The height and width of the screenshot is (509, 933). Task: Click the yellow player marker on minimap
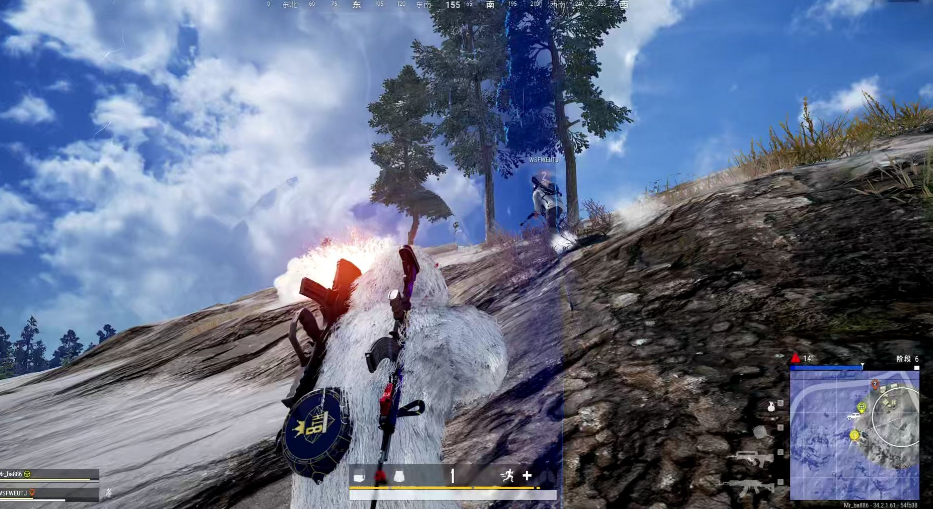tap(854, 435)
